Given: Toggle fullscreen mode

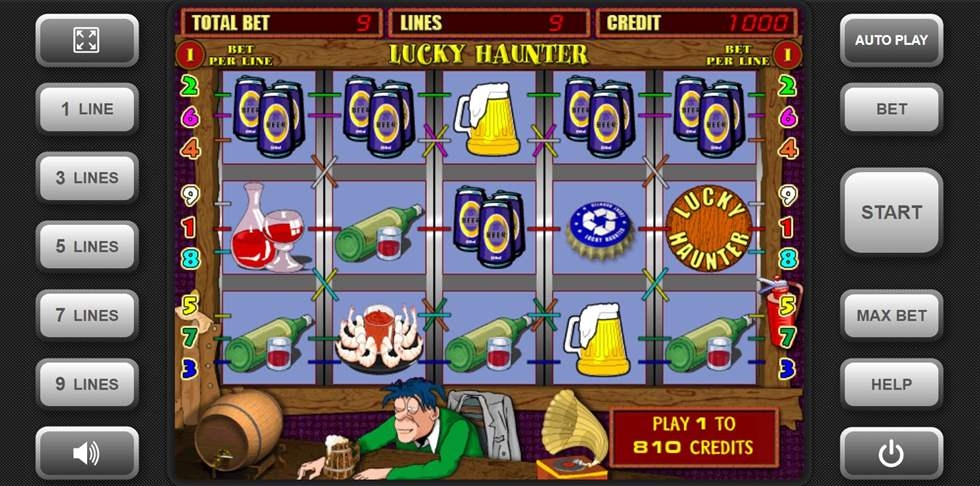Looking at the screenshot, I should pos(87,40).
